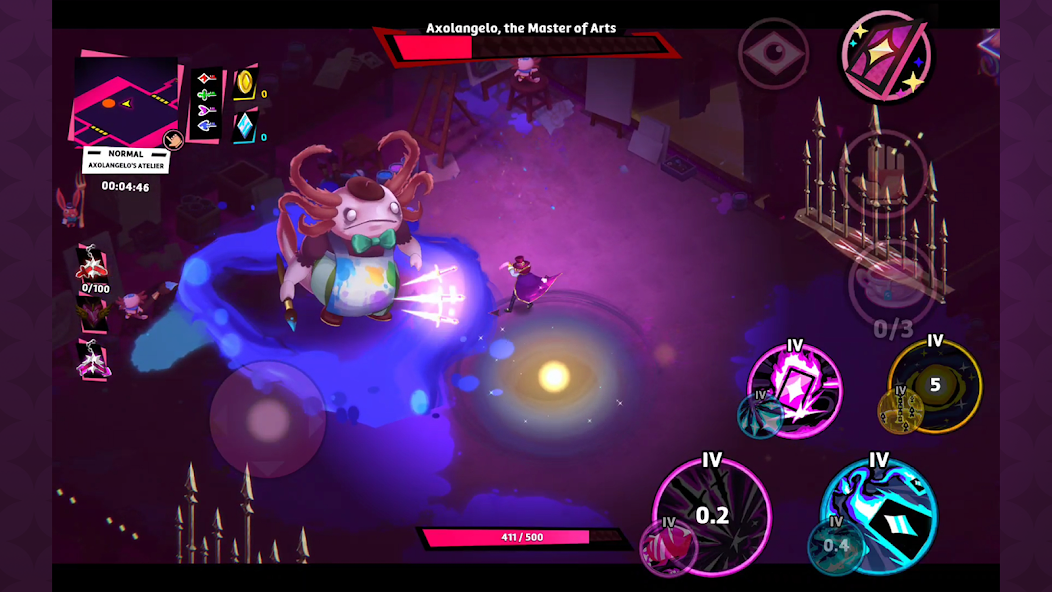Tap the small teal sub-skill on the pink card
Viewport: 1052px width, 592px height.
pos(758,415)
